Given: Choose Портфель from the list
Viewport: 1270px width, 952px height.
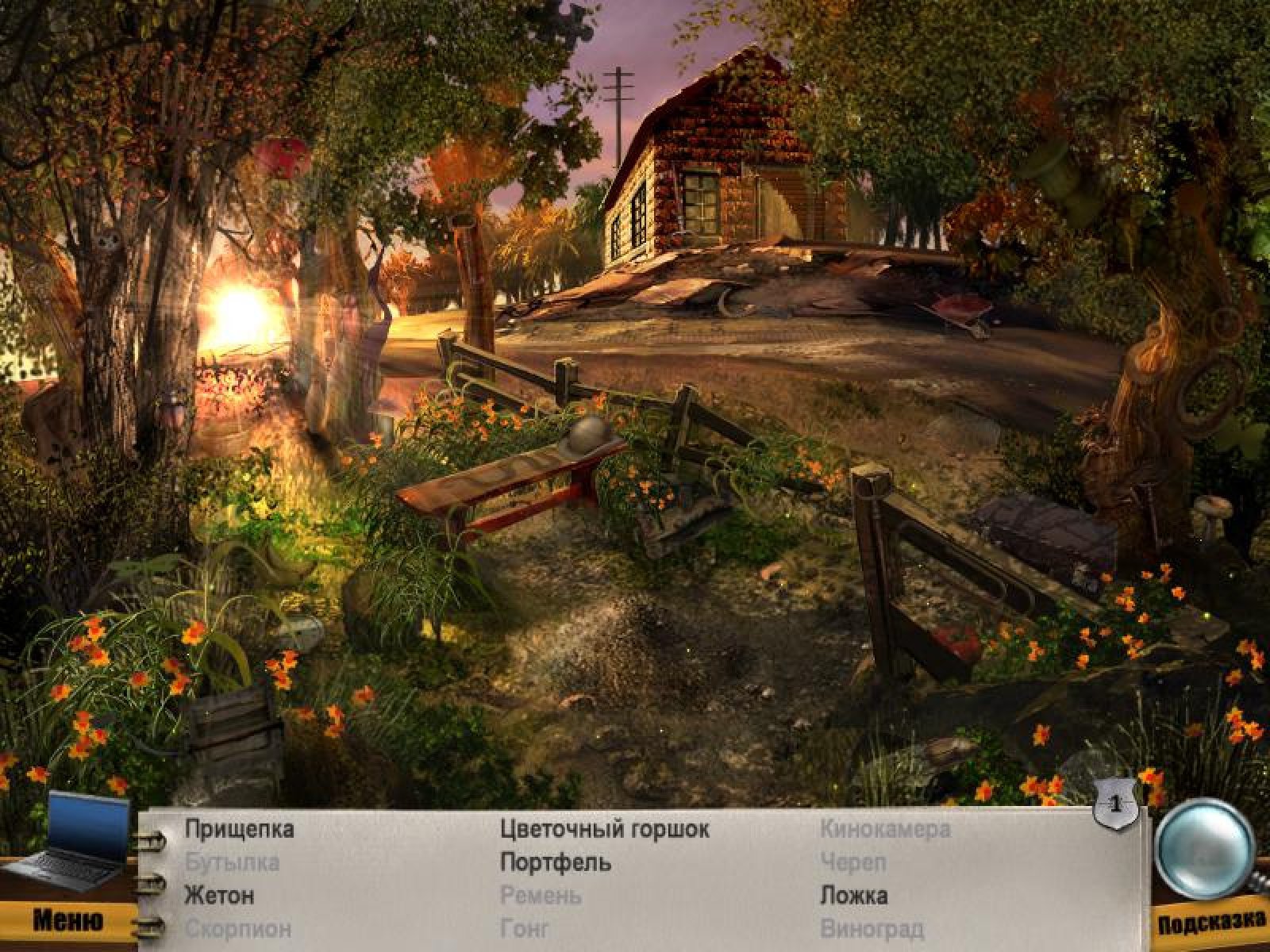Looking at the screenshot, I should pos(556,862).
